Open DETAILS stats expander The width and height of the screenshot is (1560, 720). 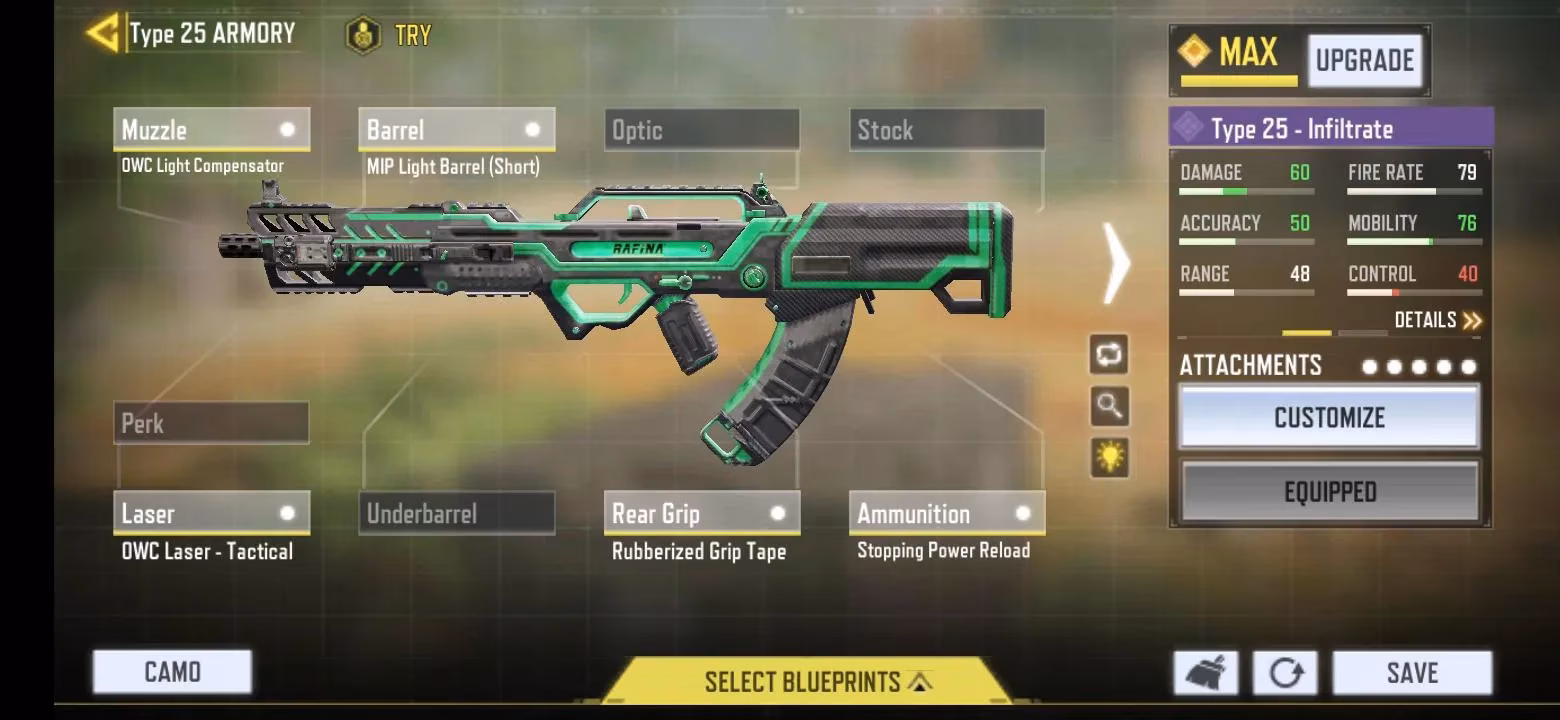[x=1434, y=319]
